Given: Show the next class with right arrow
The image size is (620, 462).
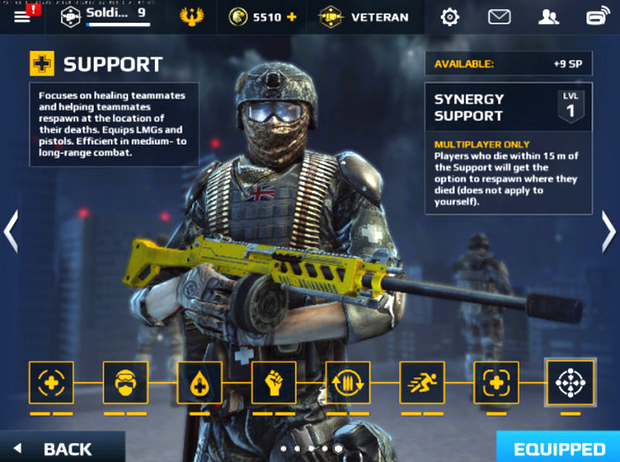Looking at the screenshot, I should coord(608,232).
